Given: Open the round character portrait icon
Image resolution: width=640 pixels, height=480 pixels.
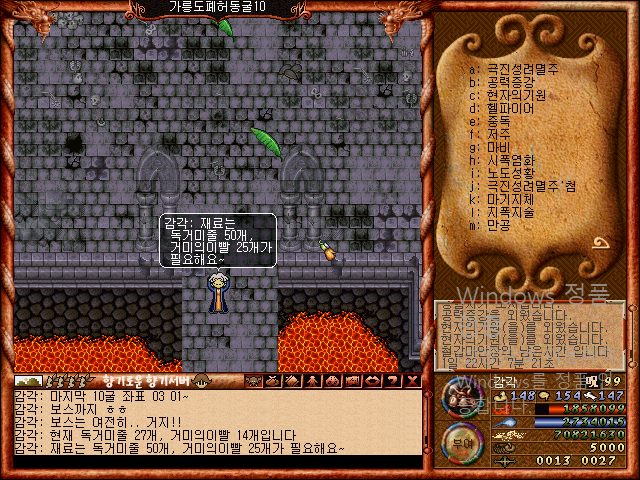Looking at the screenshot, I should tap(460, 400).
